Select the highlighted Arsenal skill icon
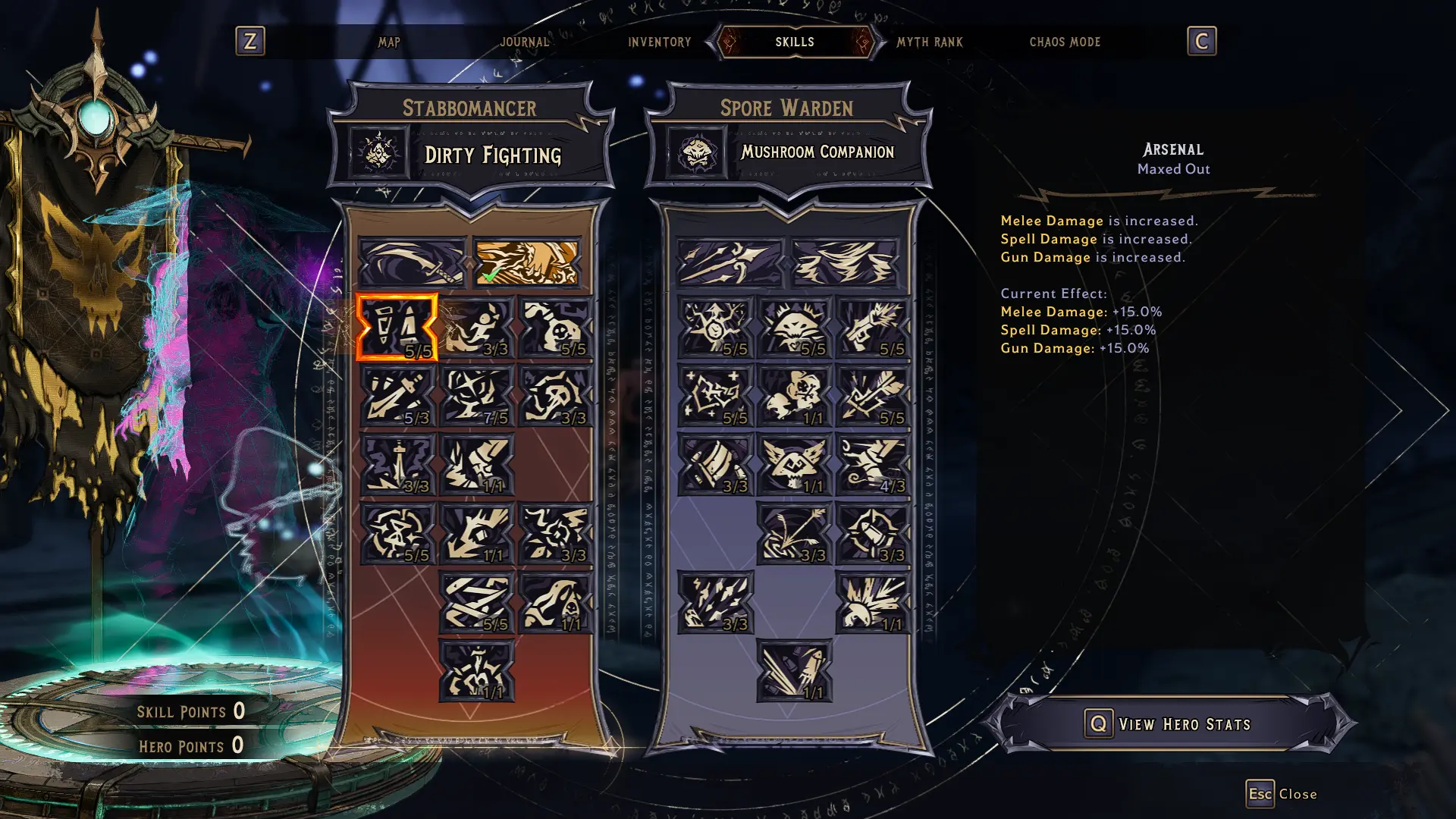 (397, 328)
